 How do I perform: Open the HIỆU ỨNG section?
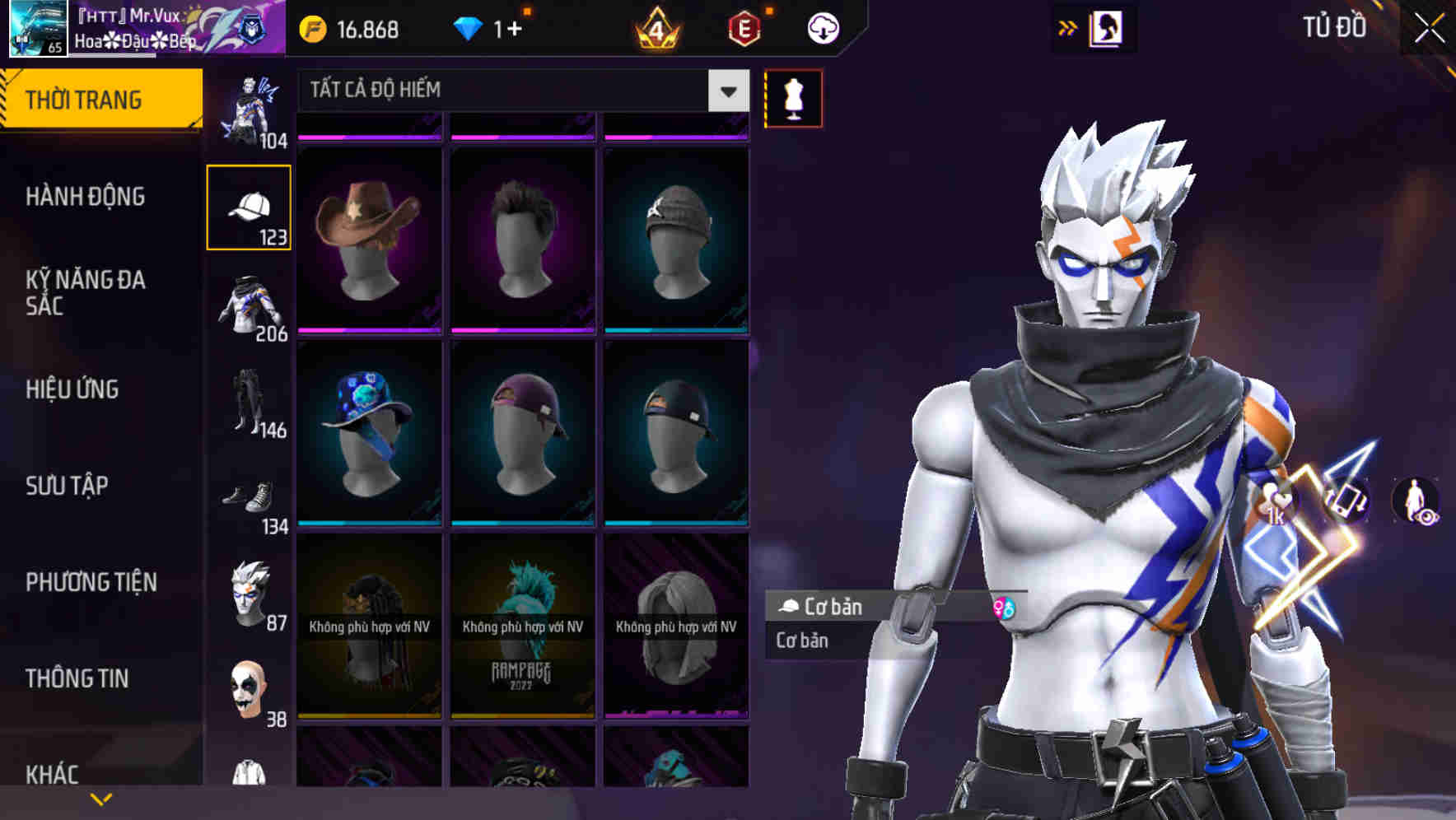74,389
